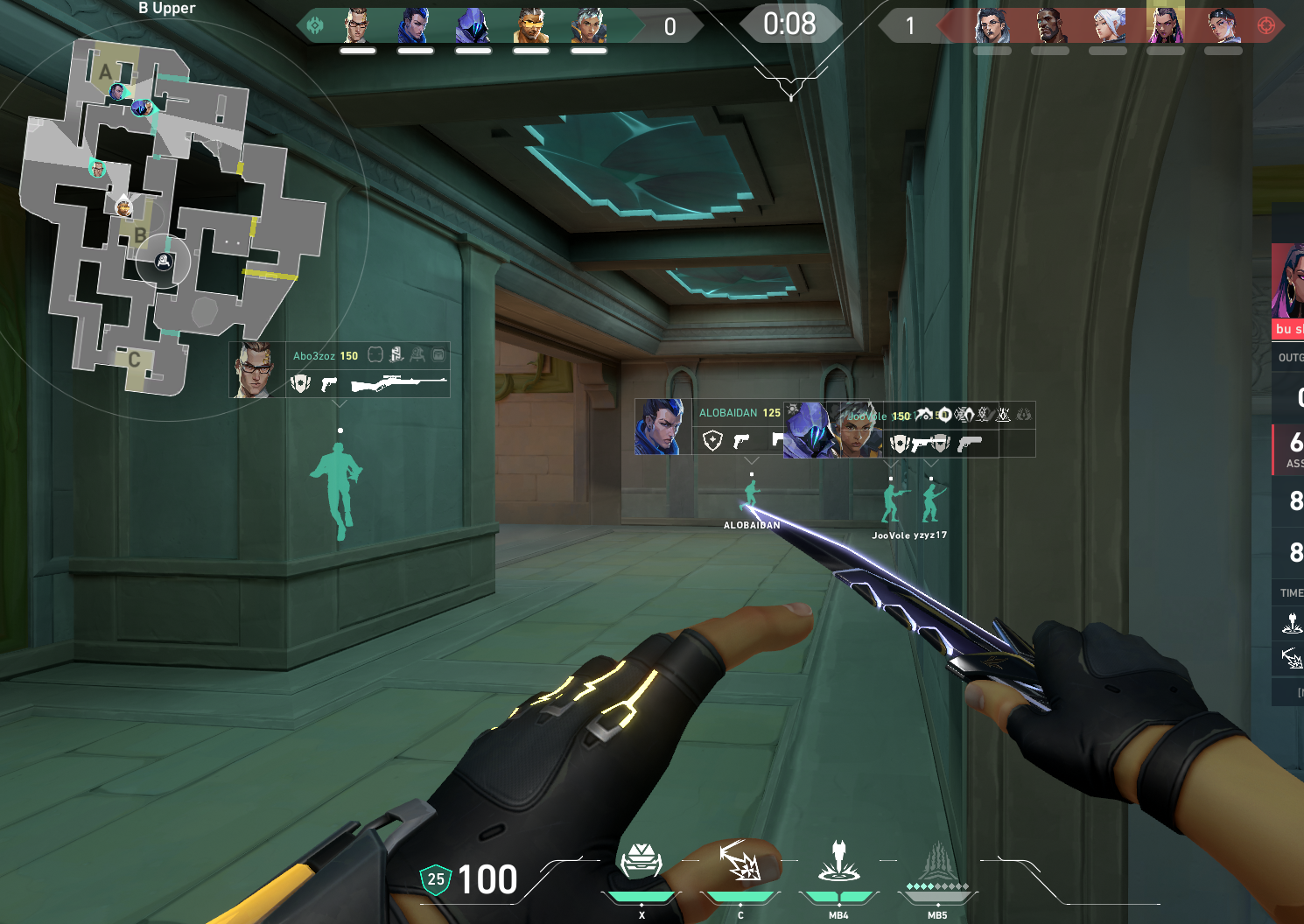
Task: Select Chamber's marker on the minimap
Action: coord(98,168)
